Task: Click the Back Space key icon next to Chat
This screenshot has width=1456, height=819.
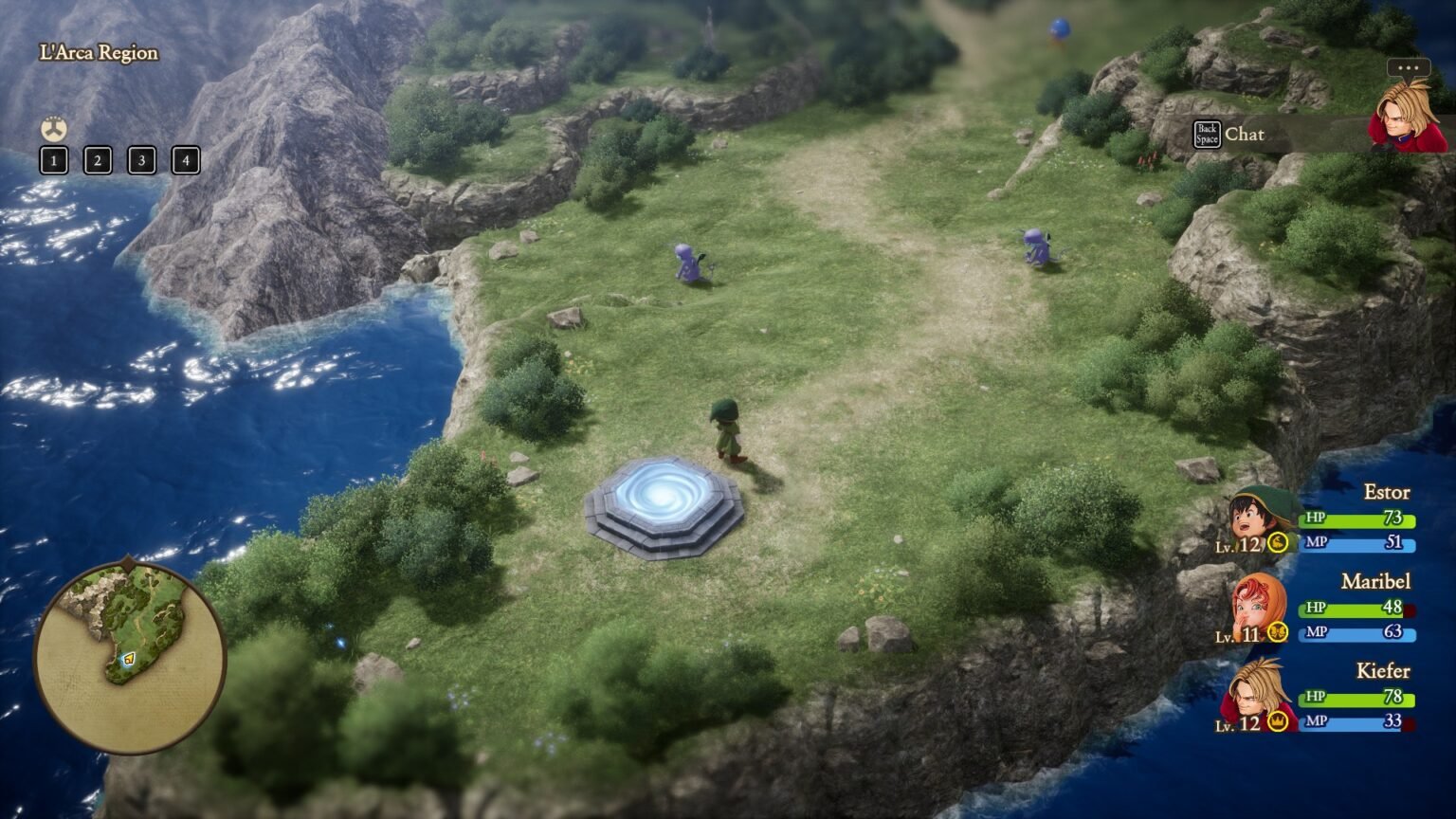Action: point(1207,135)
